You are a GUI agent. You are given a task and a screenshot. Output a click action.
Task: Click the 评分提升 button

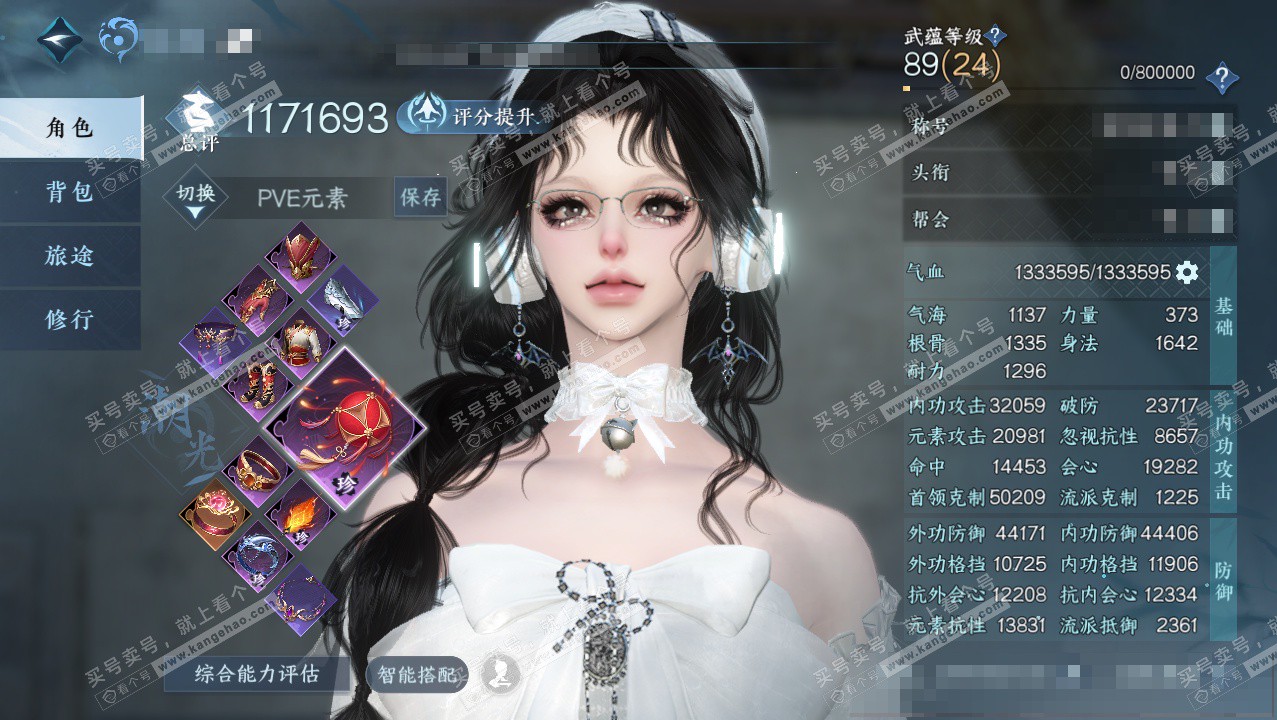(472, 116)
